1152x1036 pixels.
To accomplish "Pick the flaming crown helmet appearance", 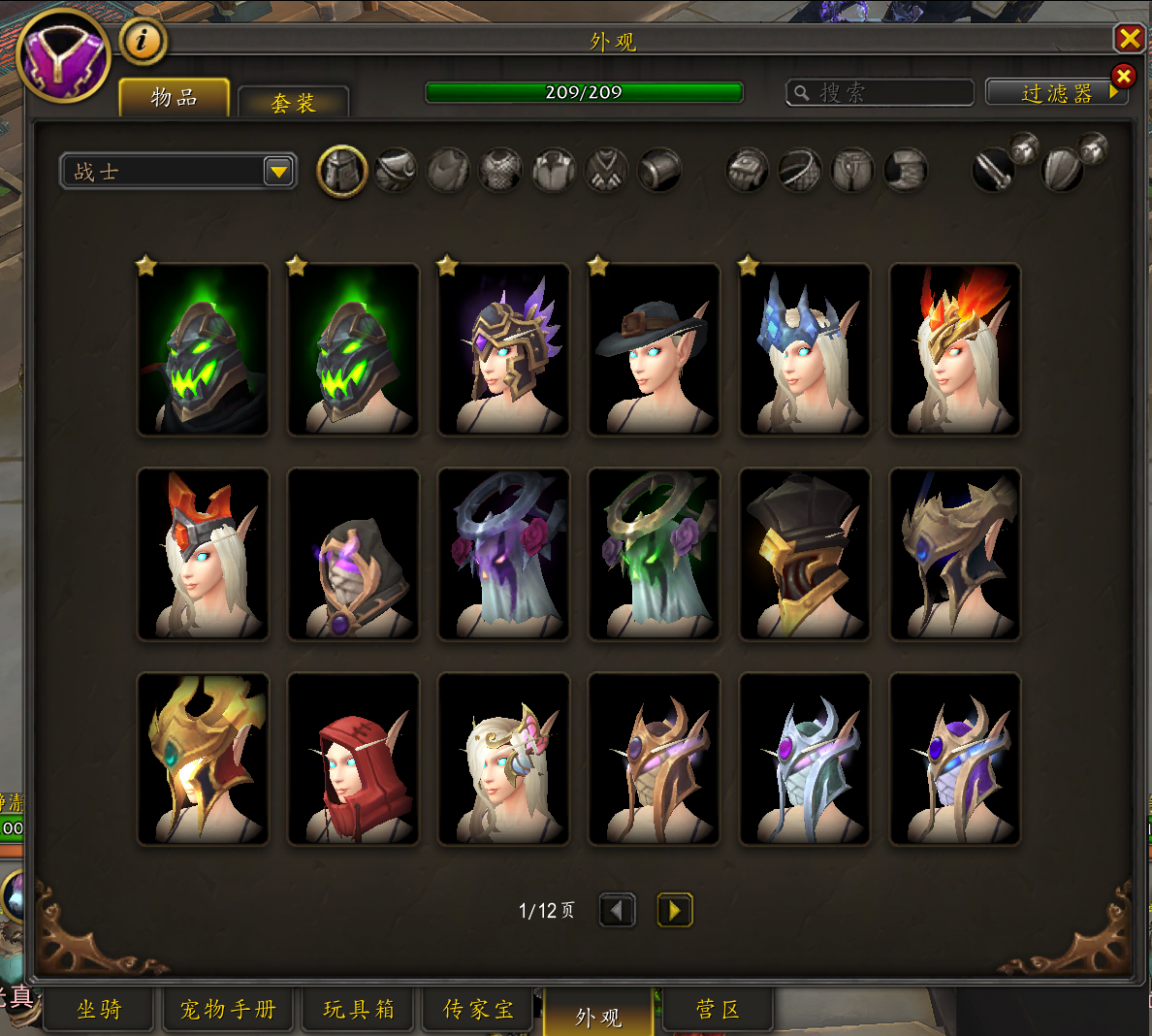I will tap(955, 349).
